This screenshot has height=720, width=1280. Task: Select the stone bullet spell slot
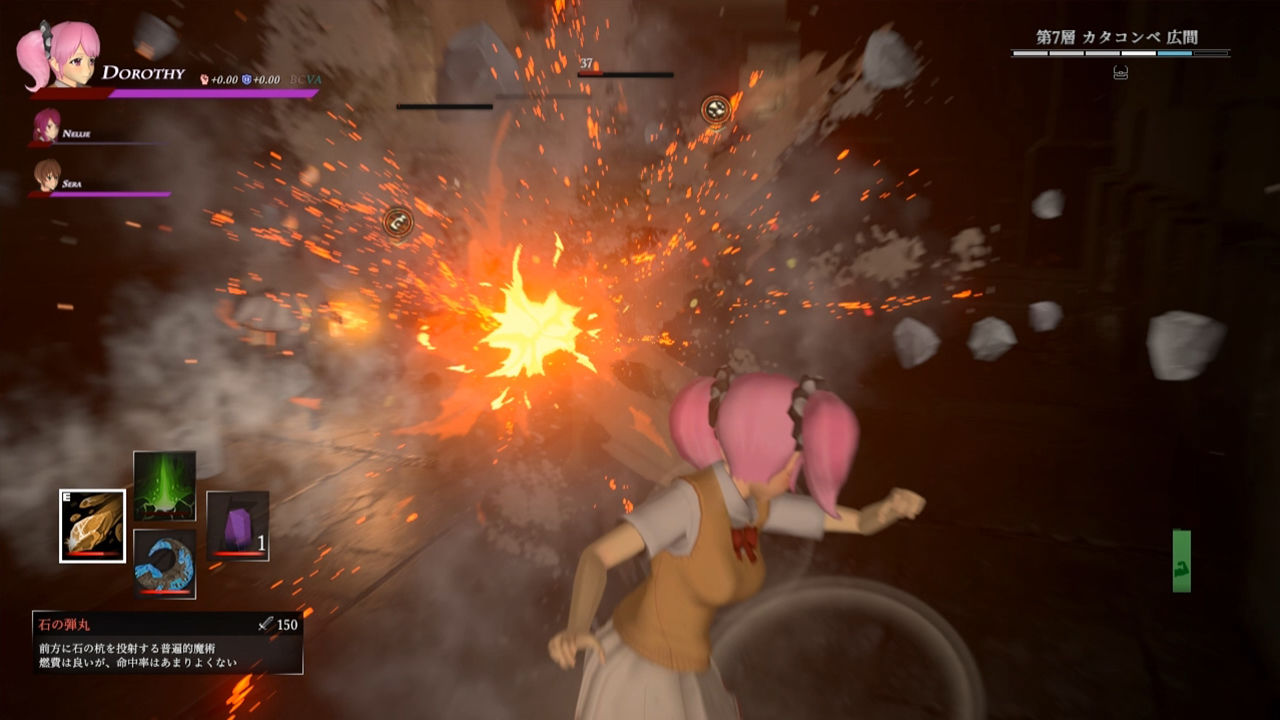[92, 525]
